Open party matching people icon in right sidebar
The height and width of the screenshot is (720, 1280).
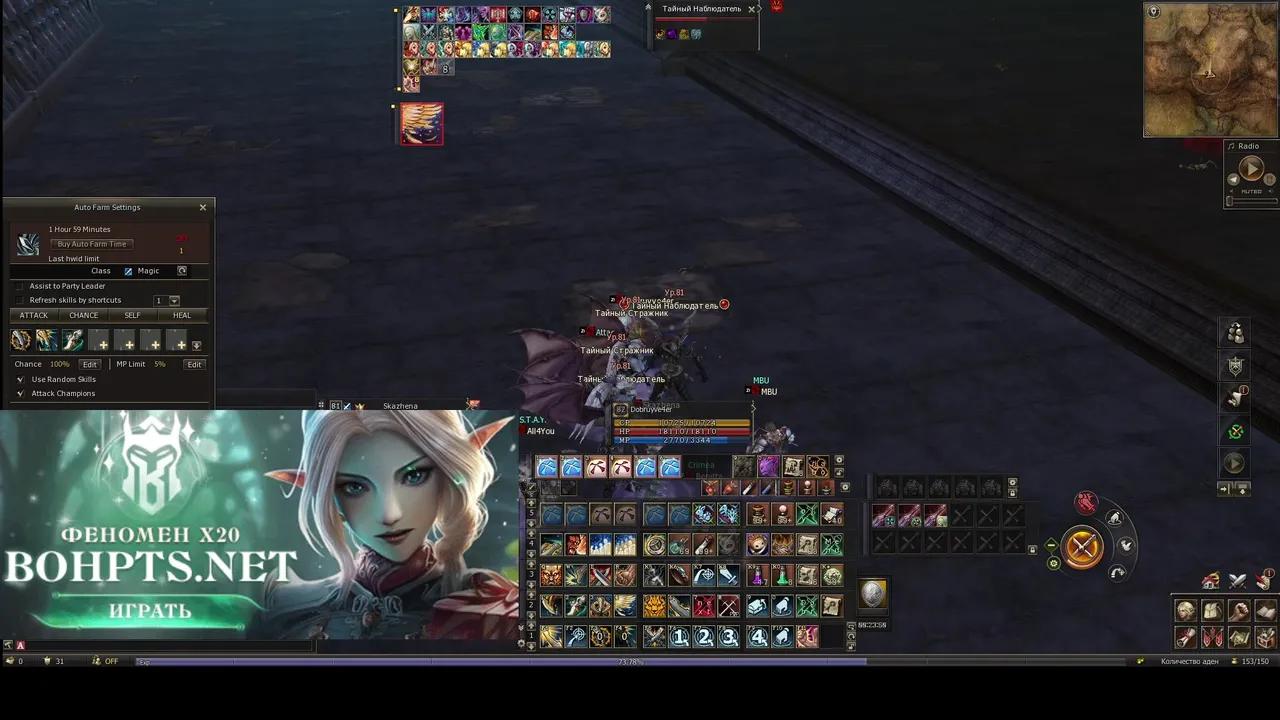pos(1235,334)
